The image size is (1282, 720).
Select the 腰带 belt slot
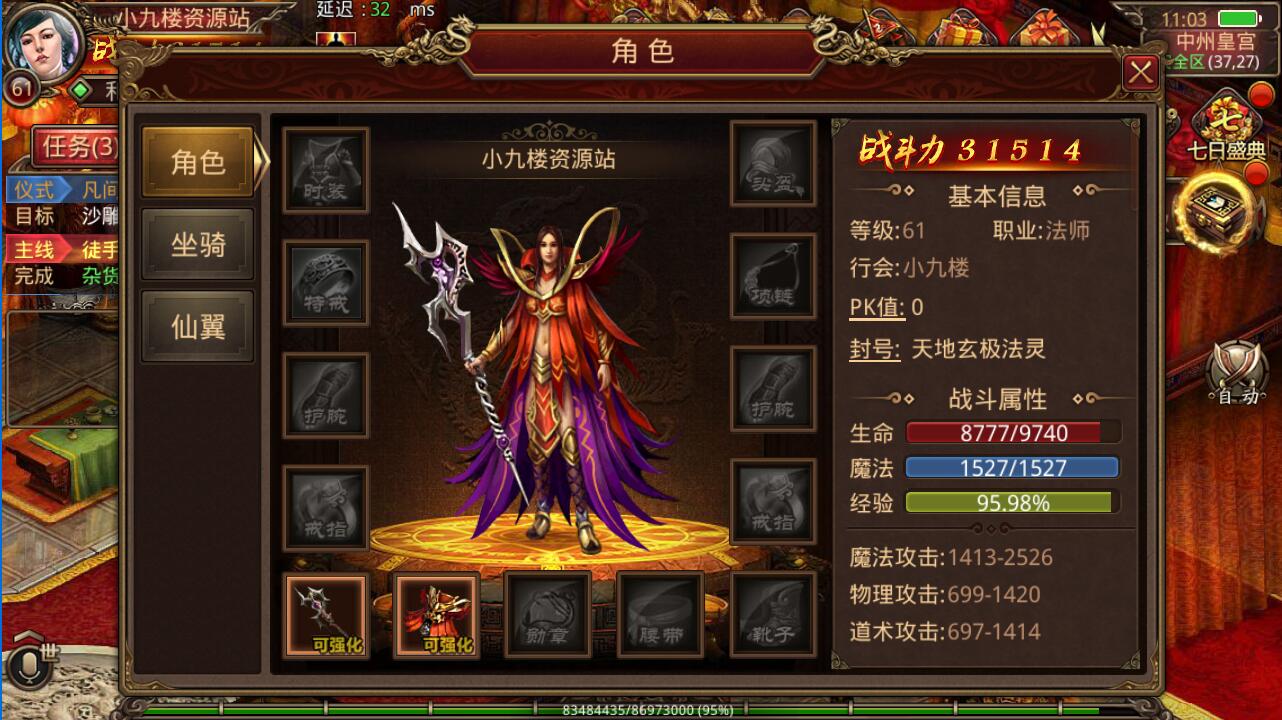(661, 613)
